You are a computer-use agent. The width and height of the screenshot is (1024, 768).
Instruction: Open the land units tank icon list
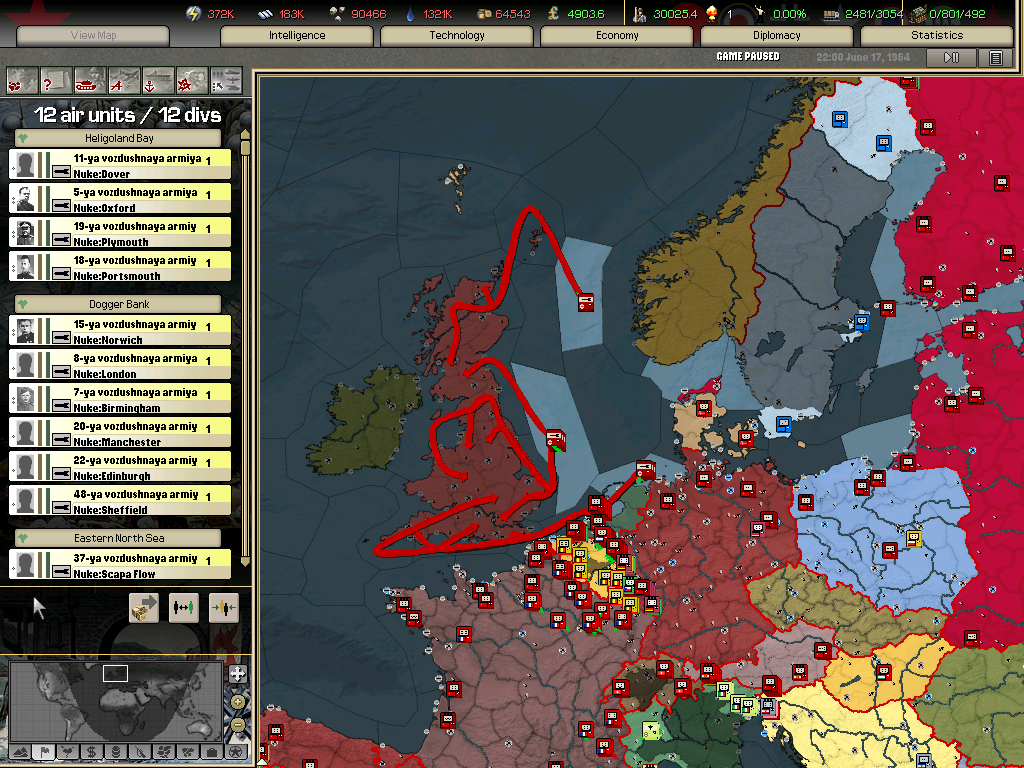click(90, 79)
